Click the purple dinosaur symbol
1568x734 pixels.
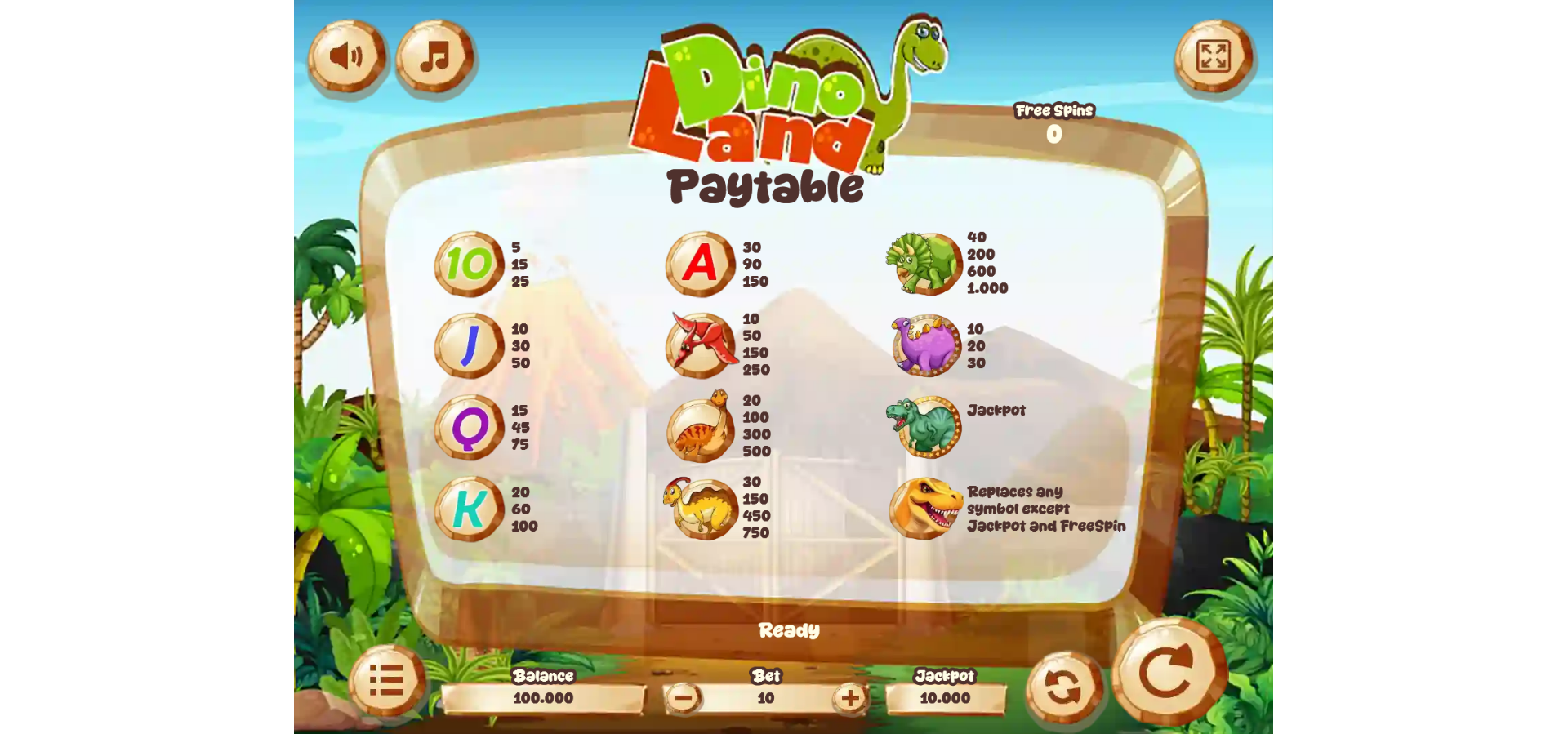point(924,345)
